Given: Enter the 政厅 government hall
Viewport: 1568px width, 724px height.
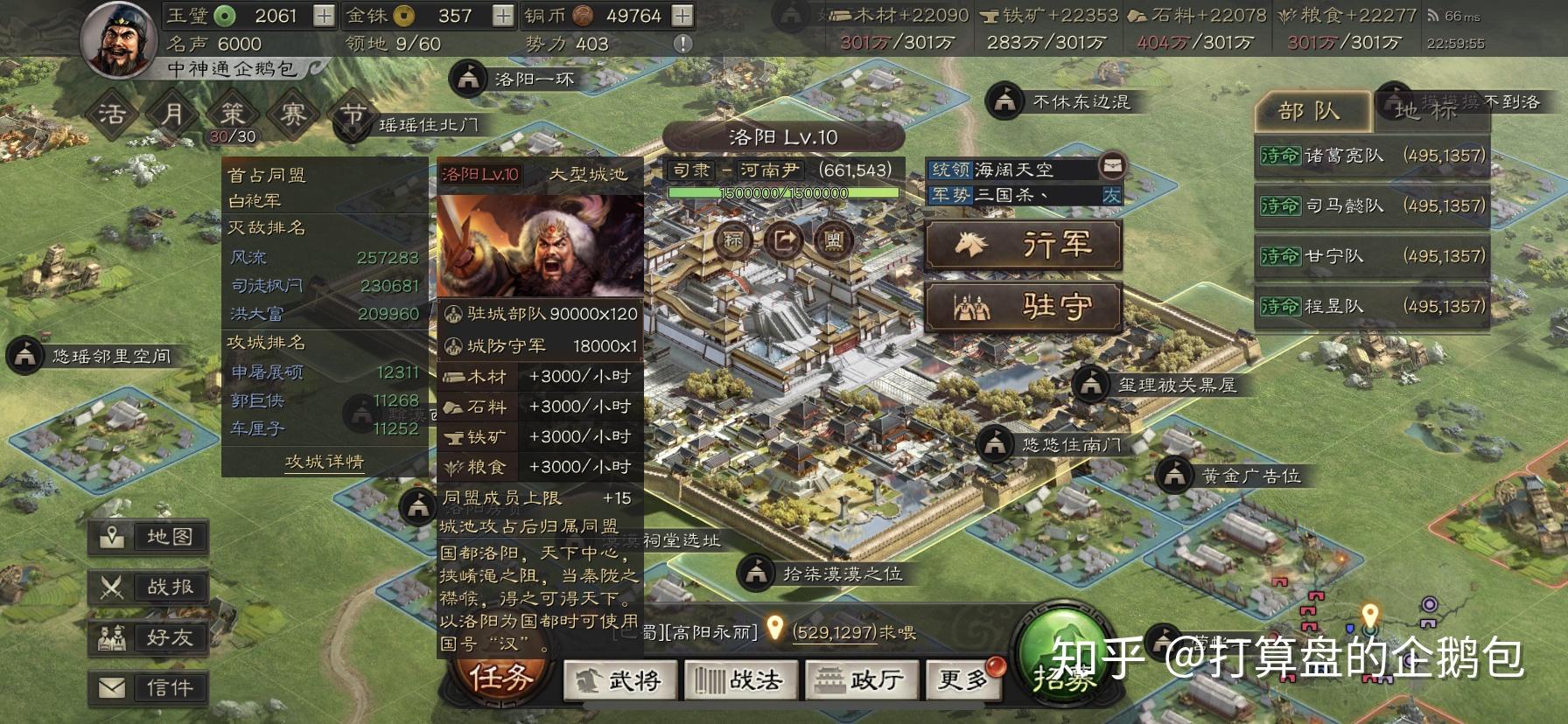Looking at the screenshot, I should click(862, 679).
